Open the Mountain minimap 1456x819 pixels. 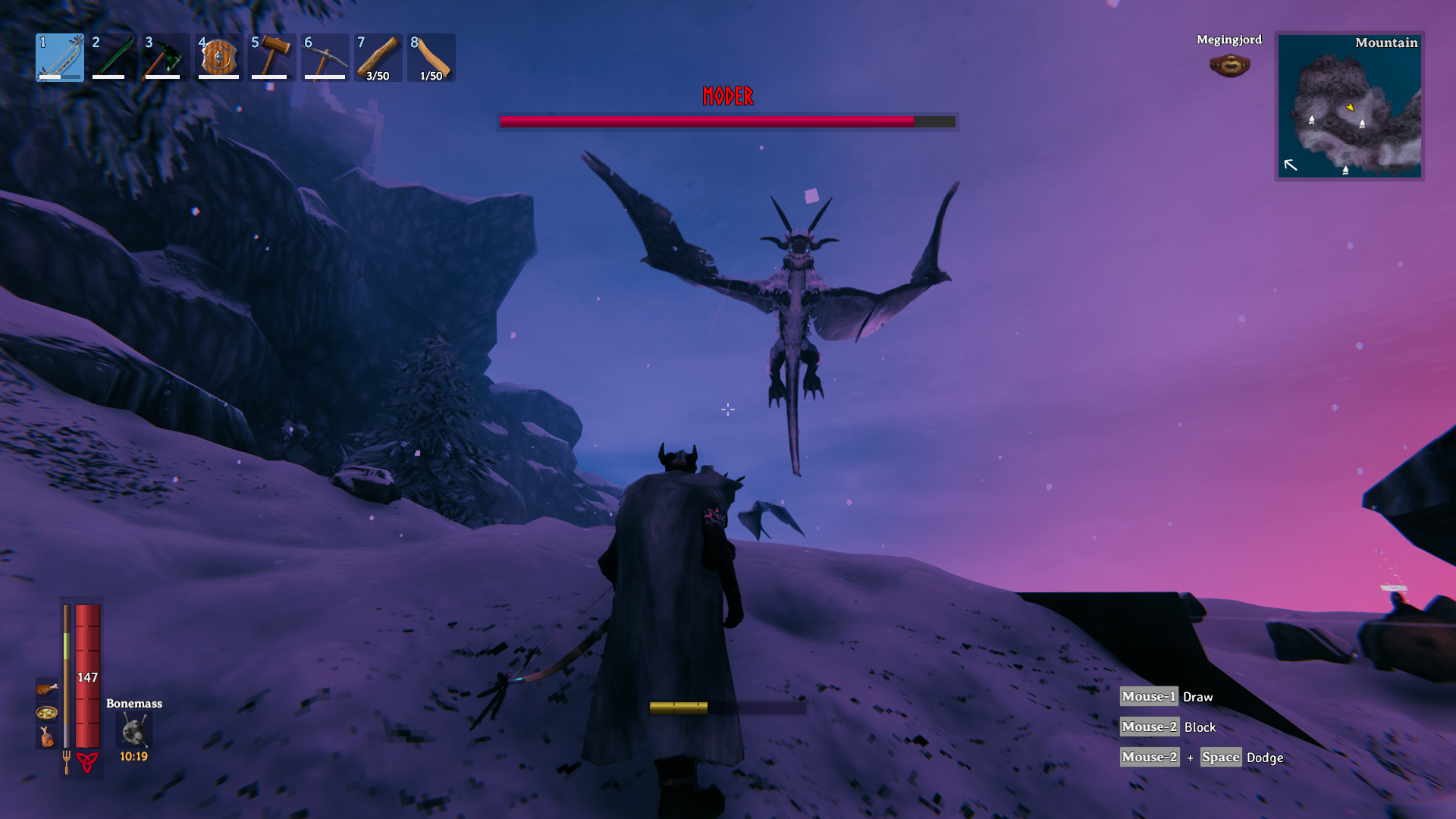pos(1349,106)
